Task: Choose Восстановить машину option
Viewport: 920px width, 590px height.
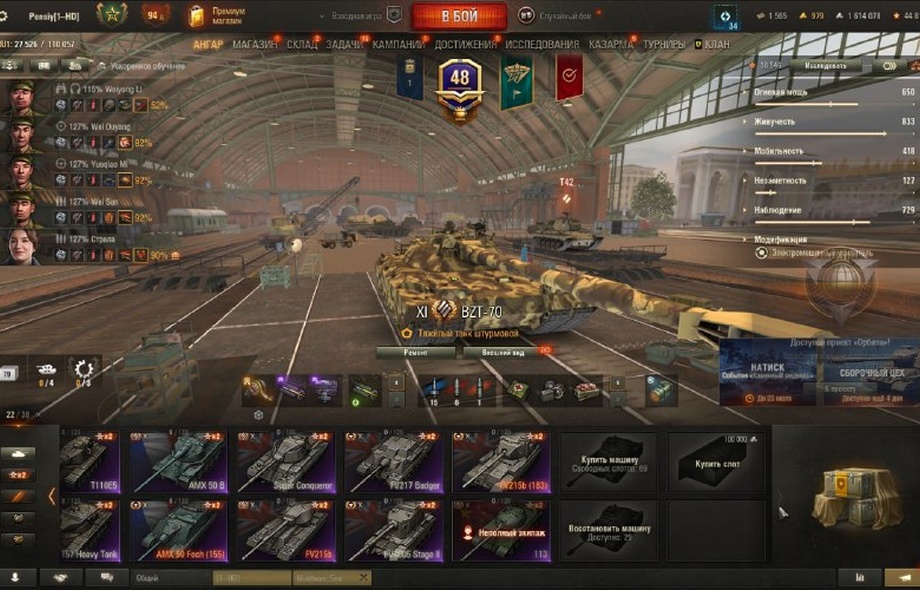Action: [x=608, y=531]
